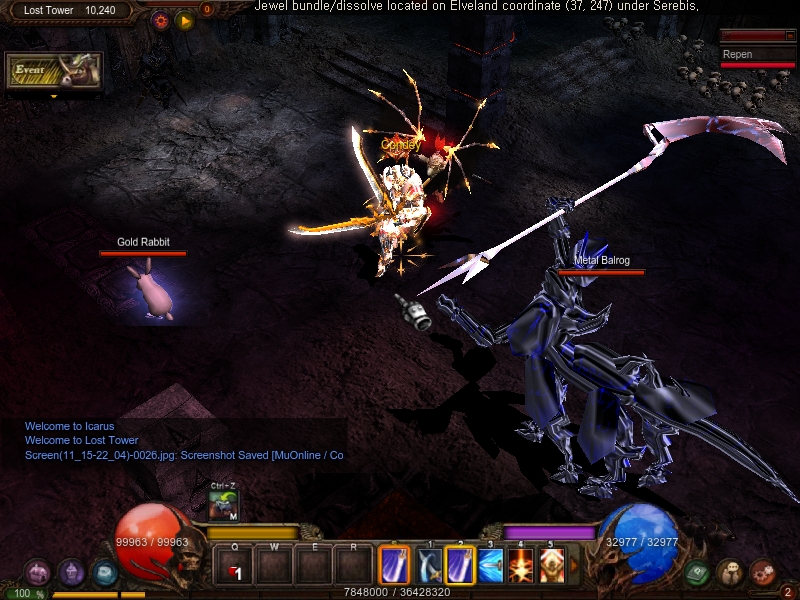Image resolution: width=800 pixels, height=600 pixels.
Task: Open the green book menu icon
Action: point(698,573)
